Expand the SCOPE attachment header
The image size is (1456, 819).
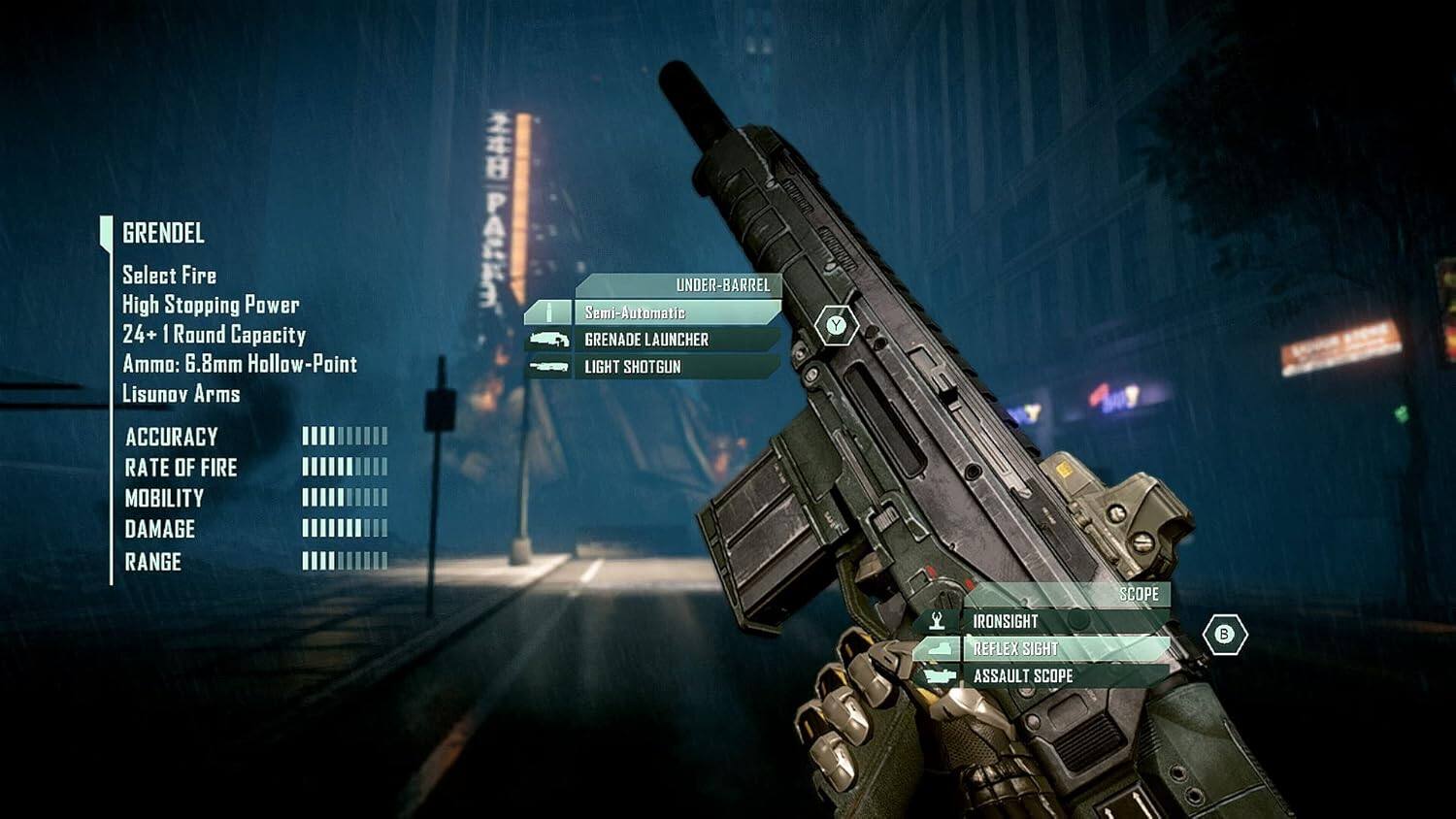pos(1141,594)
